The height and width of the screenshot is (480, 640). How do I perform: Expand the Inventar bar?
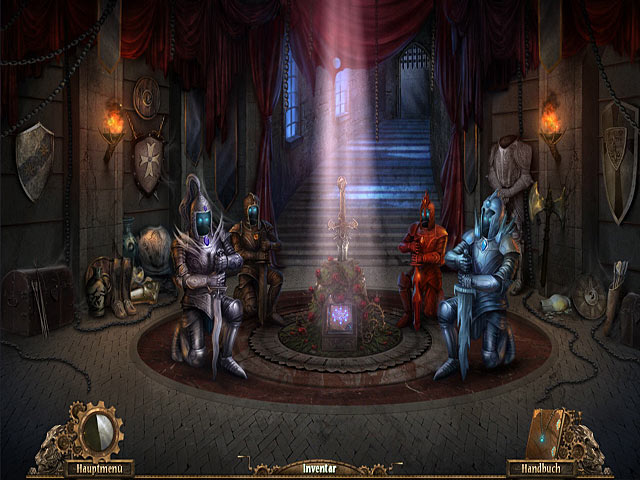click(320, 467)
